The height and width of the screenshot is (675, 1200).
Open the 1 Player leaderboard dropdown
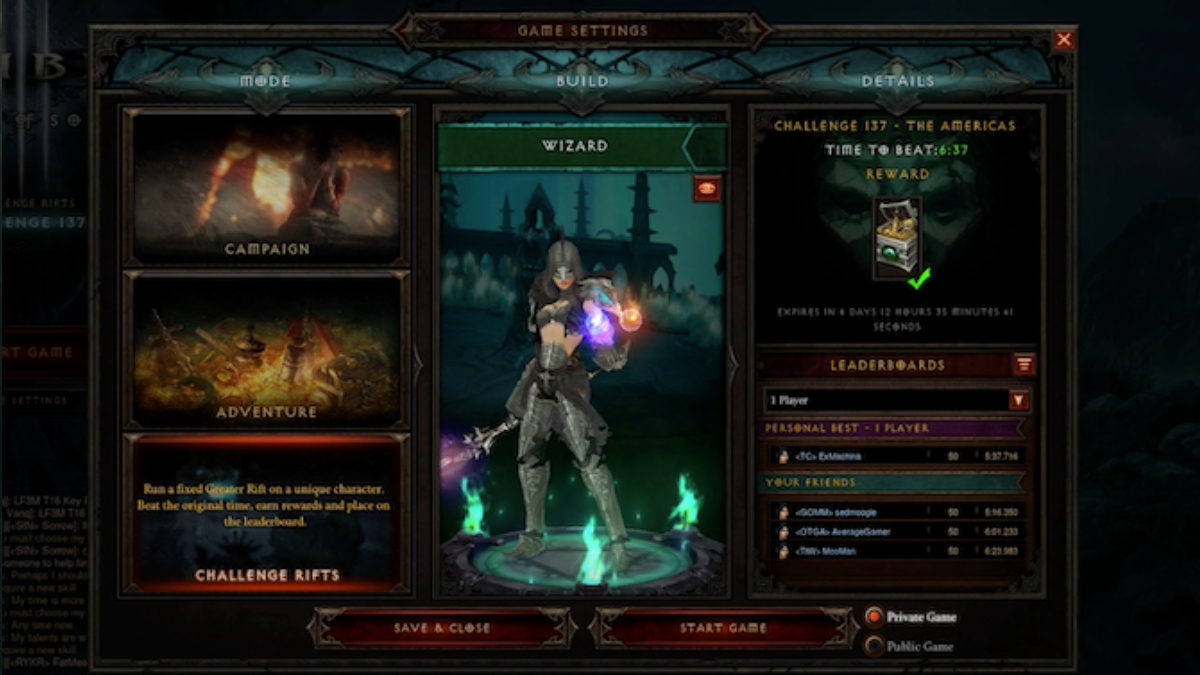click(1018, 400)
